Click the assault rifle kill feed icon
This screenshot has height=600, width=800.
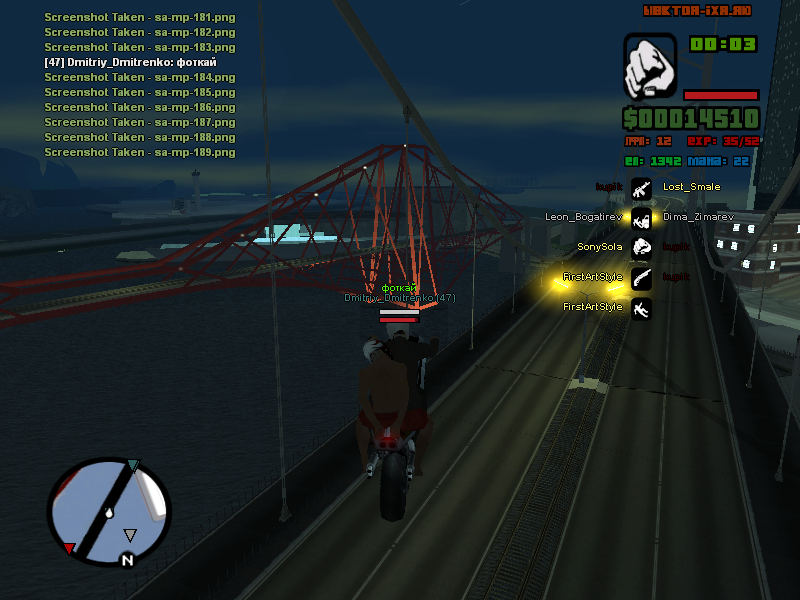click(642, 187)
